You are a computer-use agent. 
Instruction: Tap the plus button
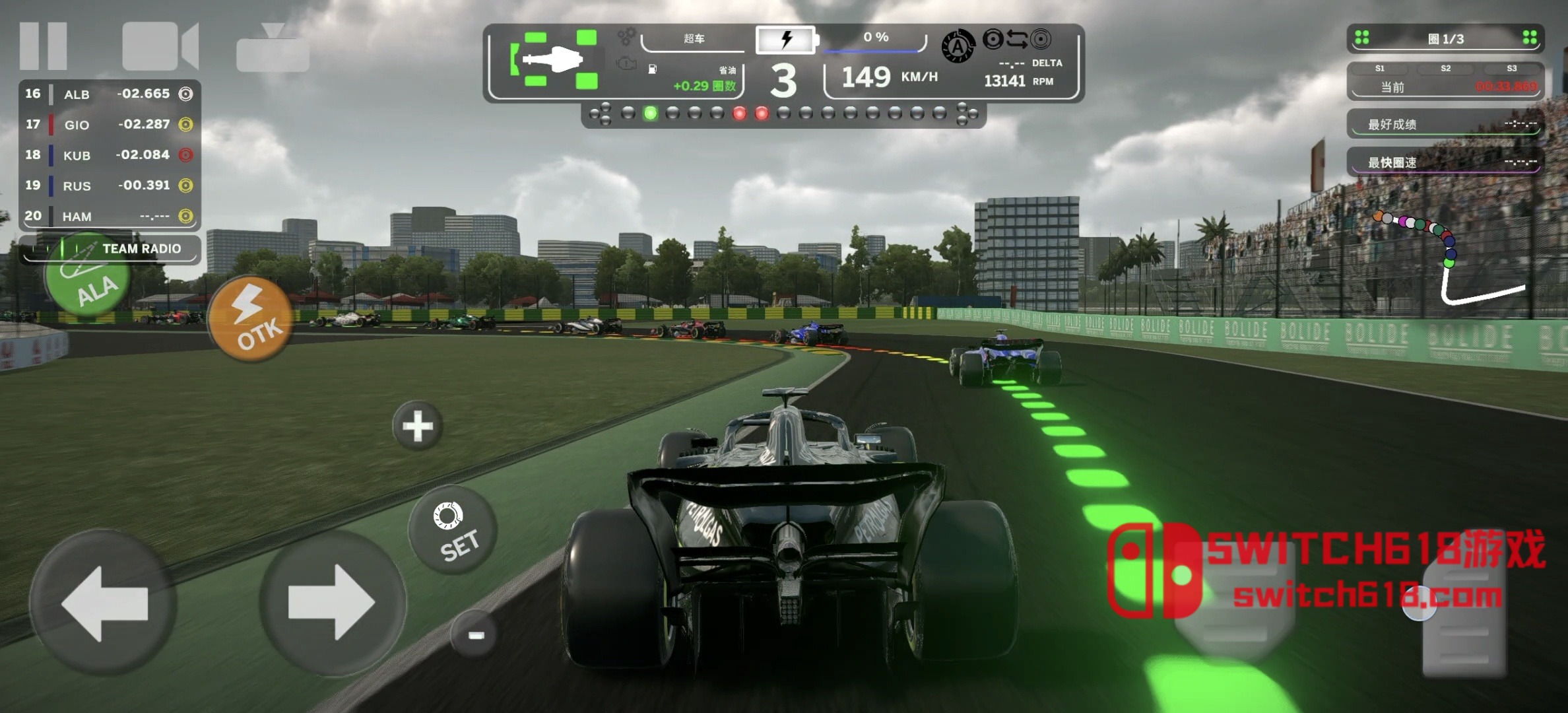click(x=418, y=426)
